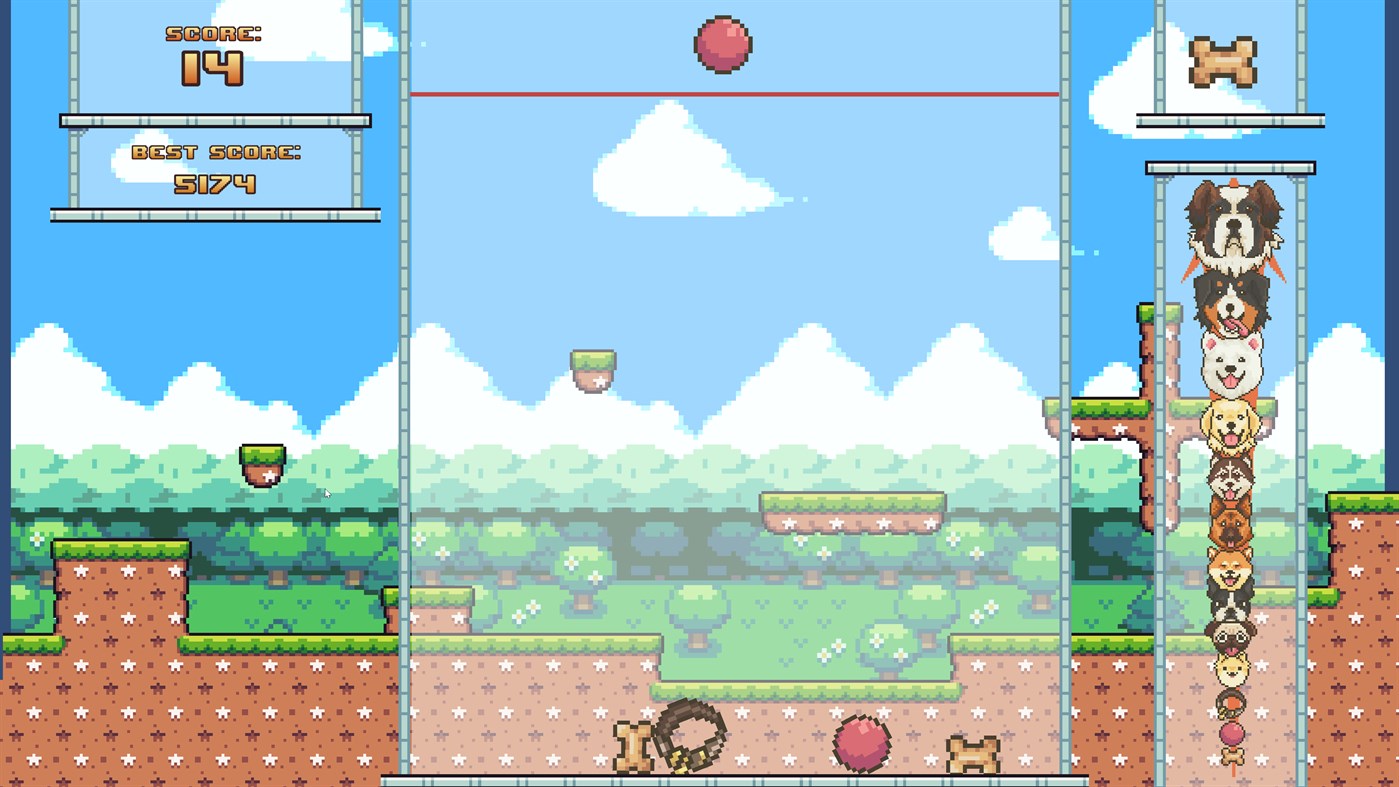Select the Samoyed dog icon
The width and height of the screenshot is (1399, 787).
(x=1232, y=365)
